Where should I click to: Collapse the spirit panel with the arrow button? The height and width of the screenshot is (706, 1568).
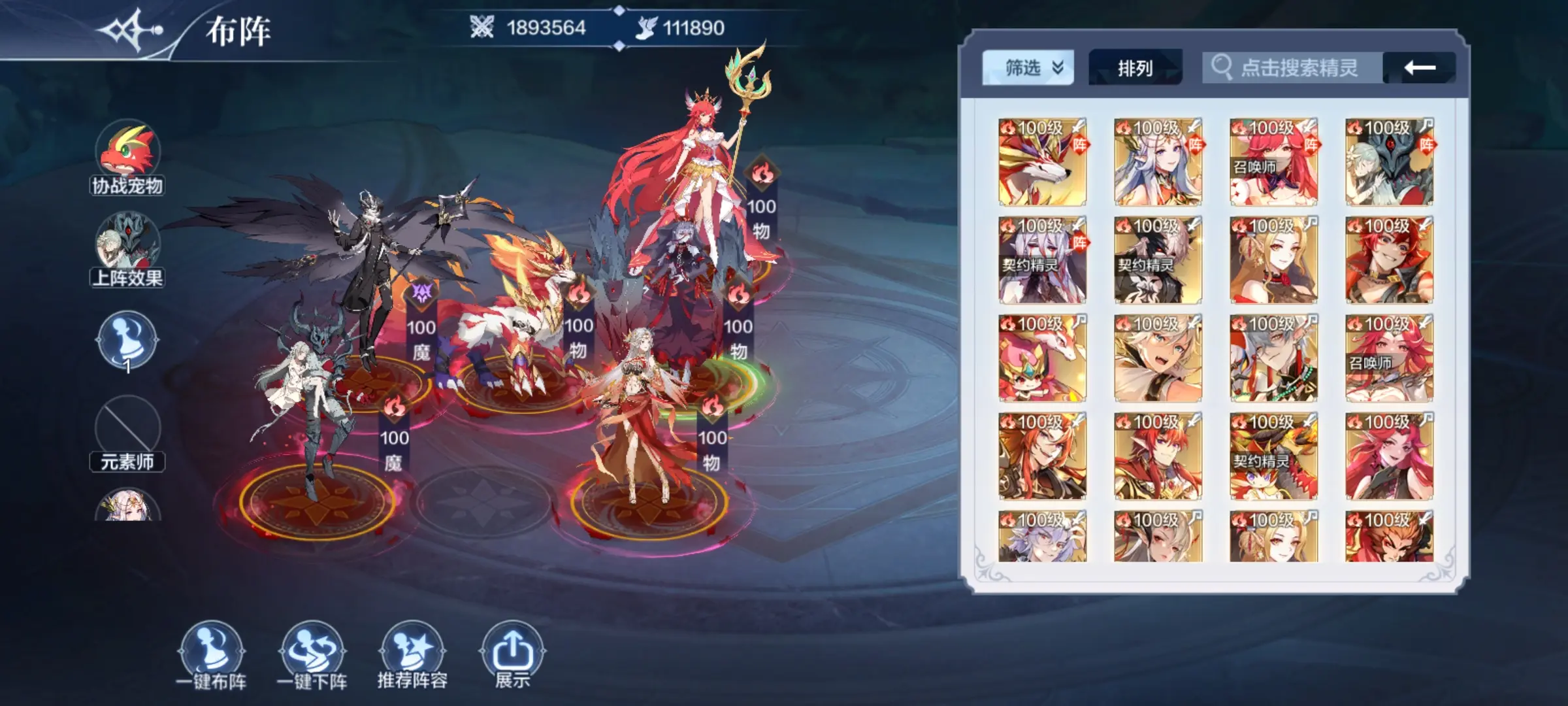(1419, 68)
